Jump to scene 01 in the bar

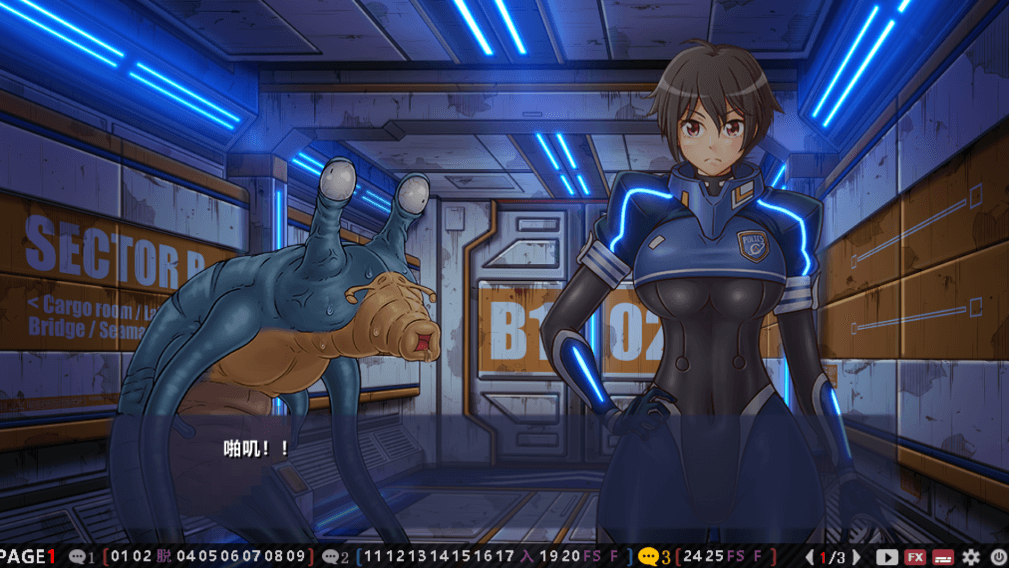coord(117,557)
